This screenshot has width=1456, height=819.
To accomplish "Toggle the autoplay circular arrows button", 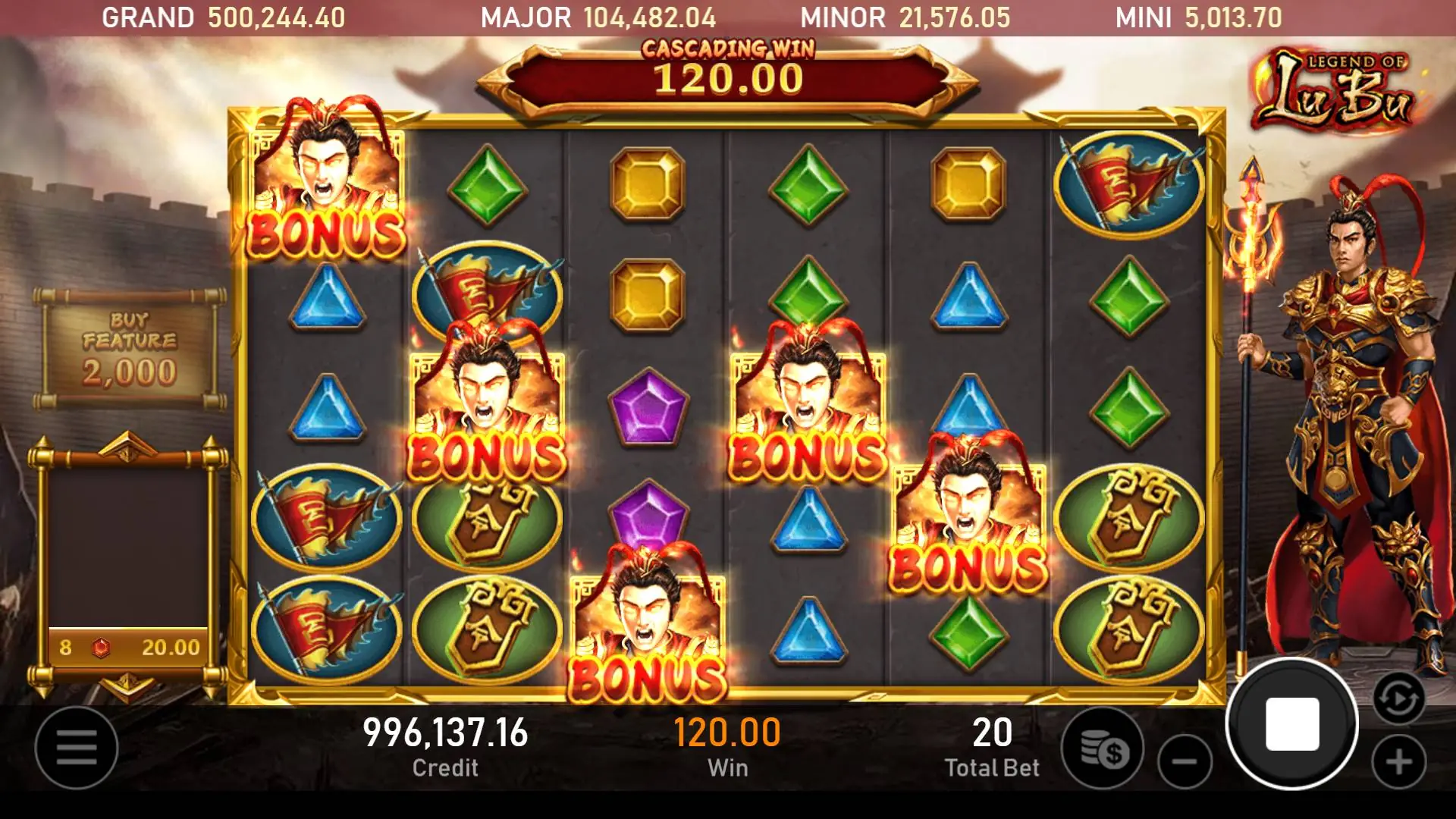I will coord(1398,698).
